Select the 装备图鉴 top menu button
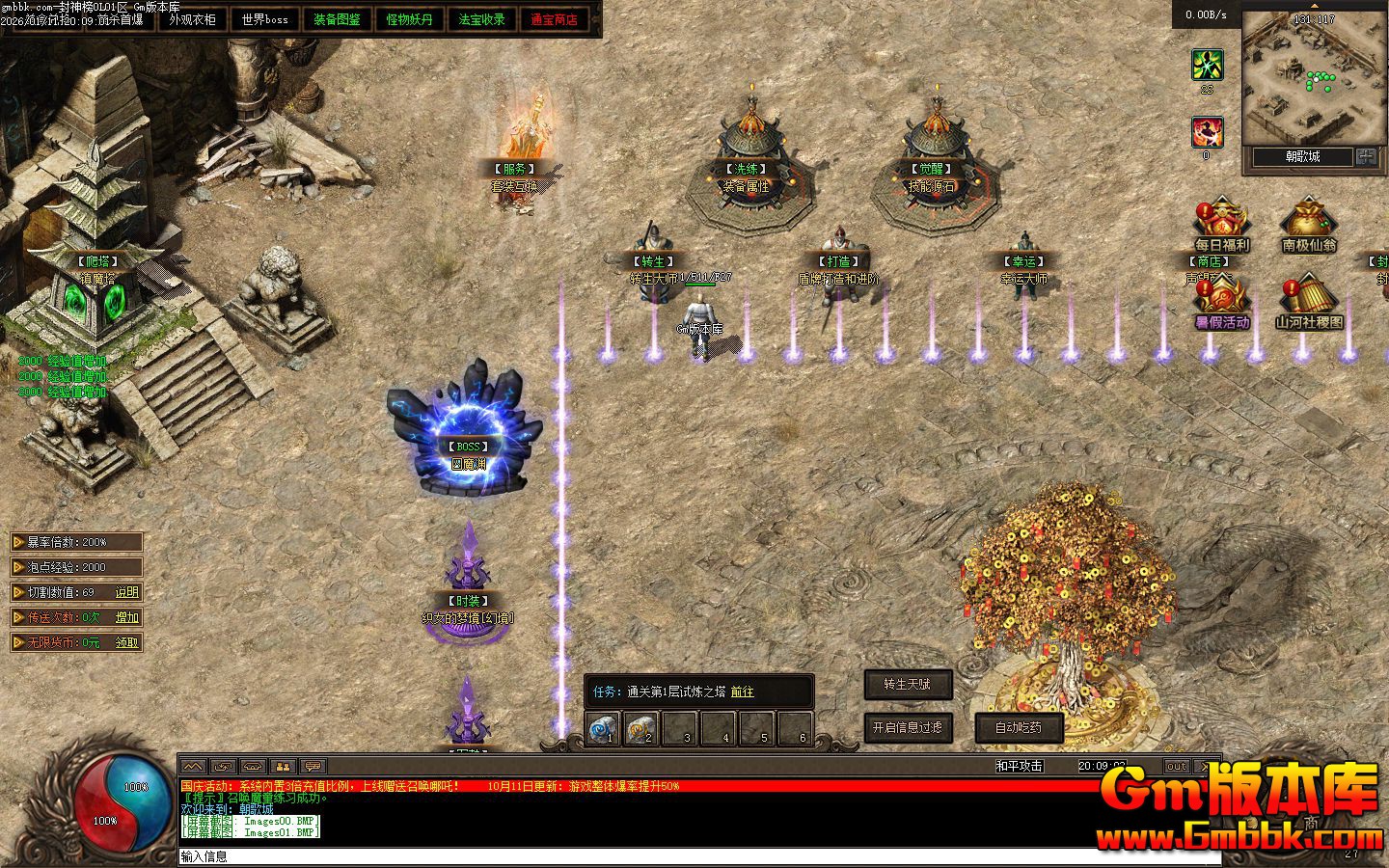This screenshot has height=868, width=1389. (337, 19)
